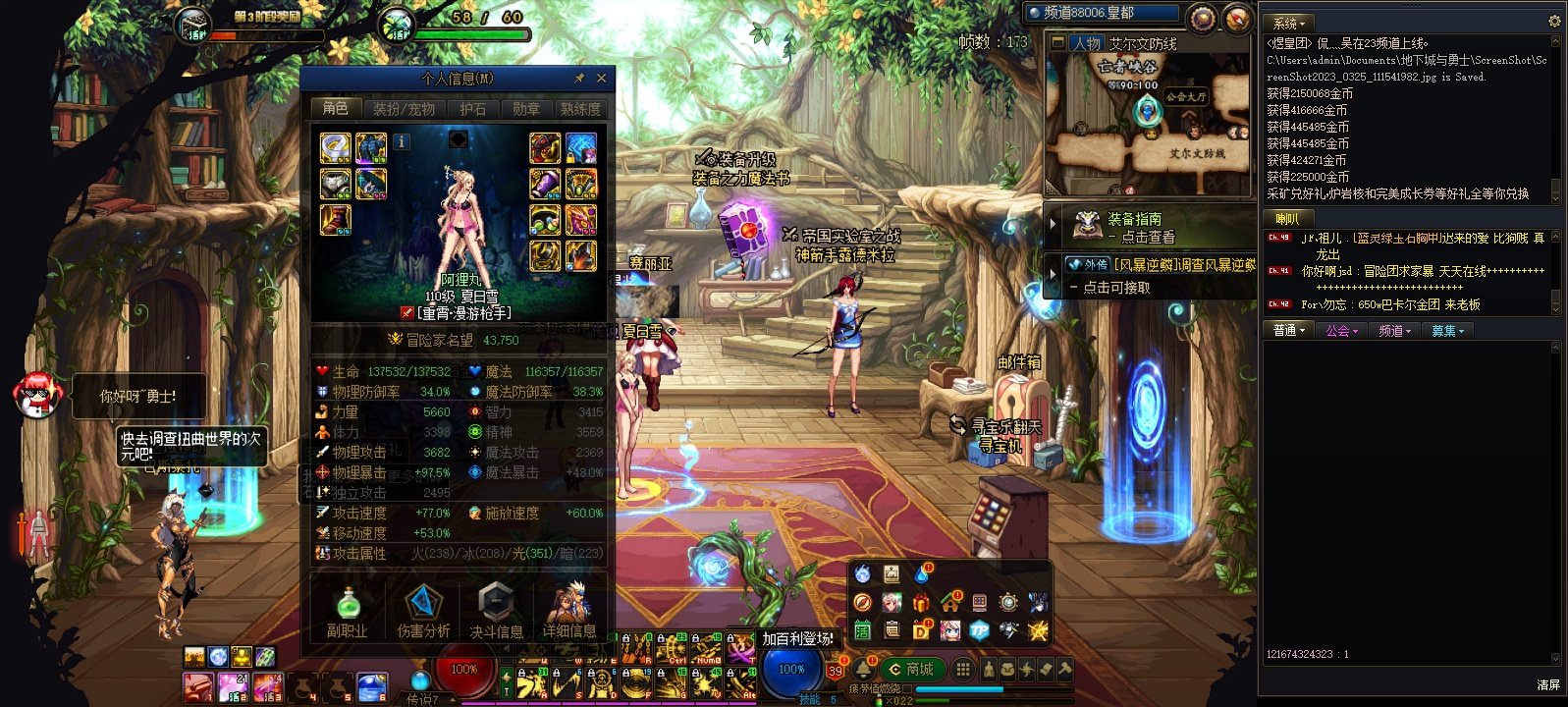Open the 商城 shop button
The width and height of the screenshot is (1568, 707).
(x=910, y=669)
